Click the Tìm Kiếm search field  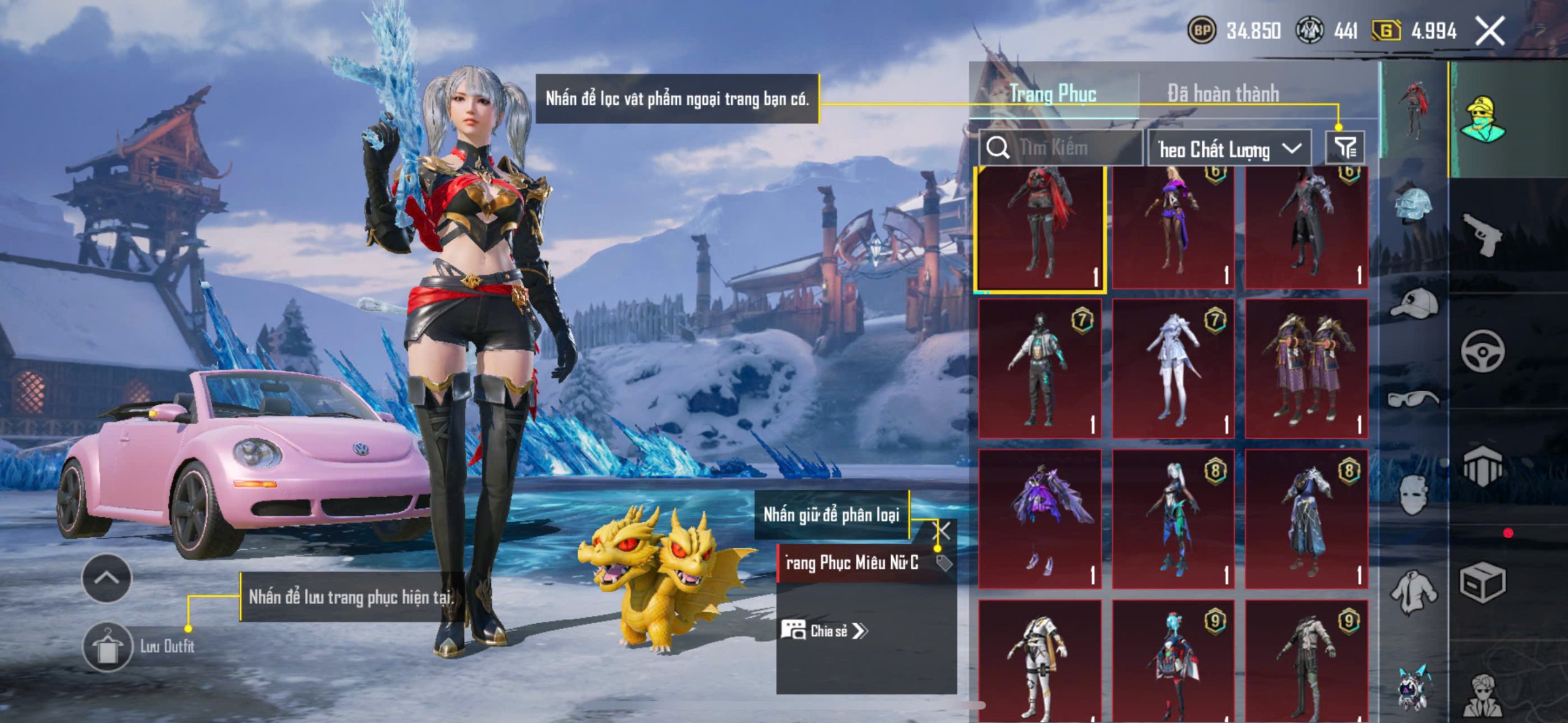(x=1061, y=148)
